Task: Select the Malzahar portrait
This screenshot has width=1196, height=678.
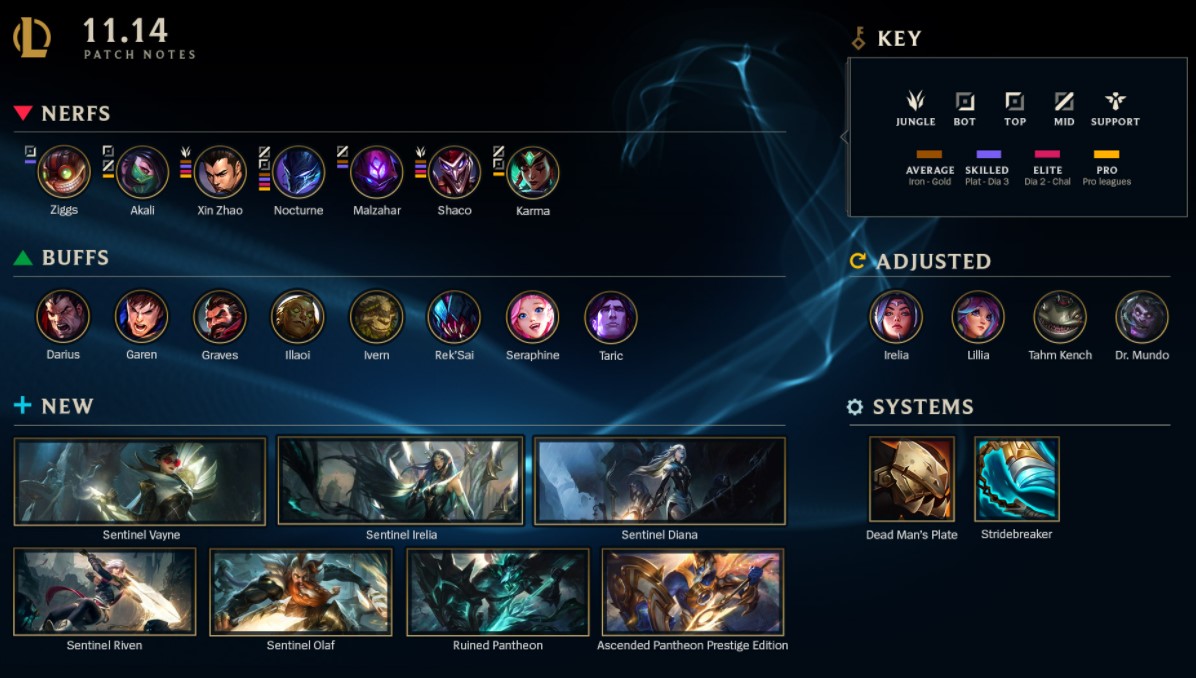Action: pos(376,172)
